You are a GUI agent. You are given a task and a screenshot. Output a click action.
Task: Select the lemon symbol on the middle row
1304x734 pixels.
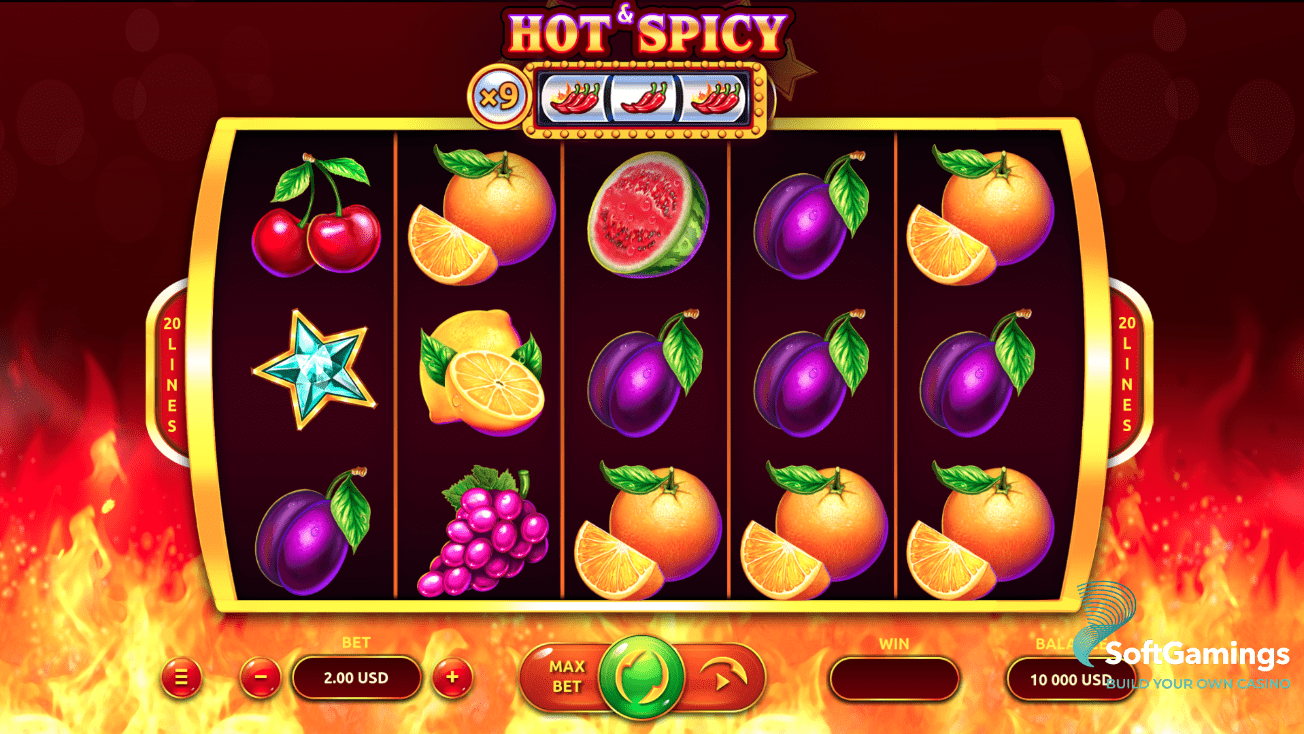[x=482, y=375]
